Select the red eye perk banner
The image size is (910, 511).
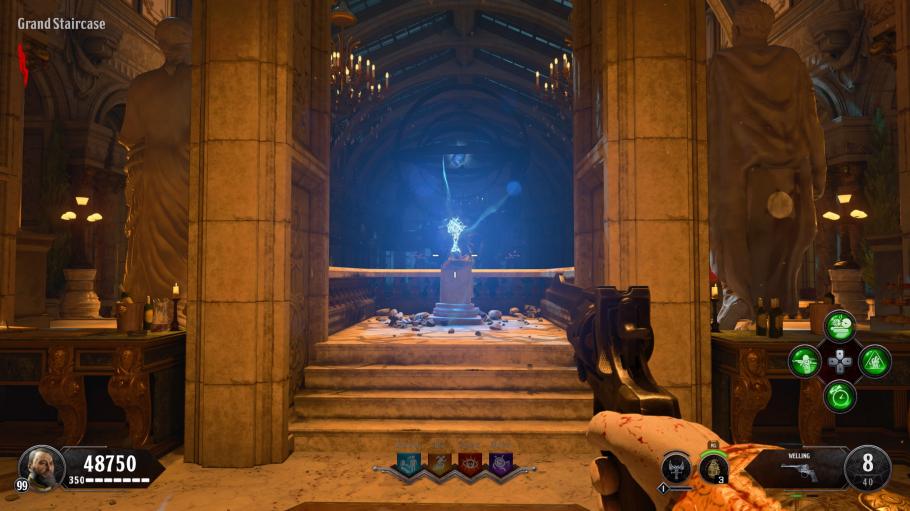469,462
